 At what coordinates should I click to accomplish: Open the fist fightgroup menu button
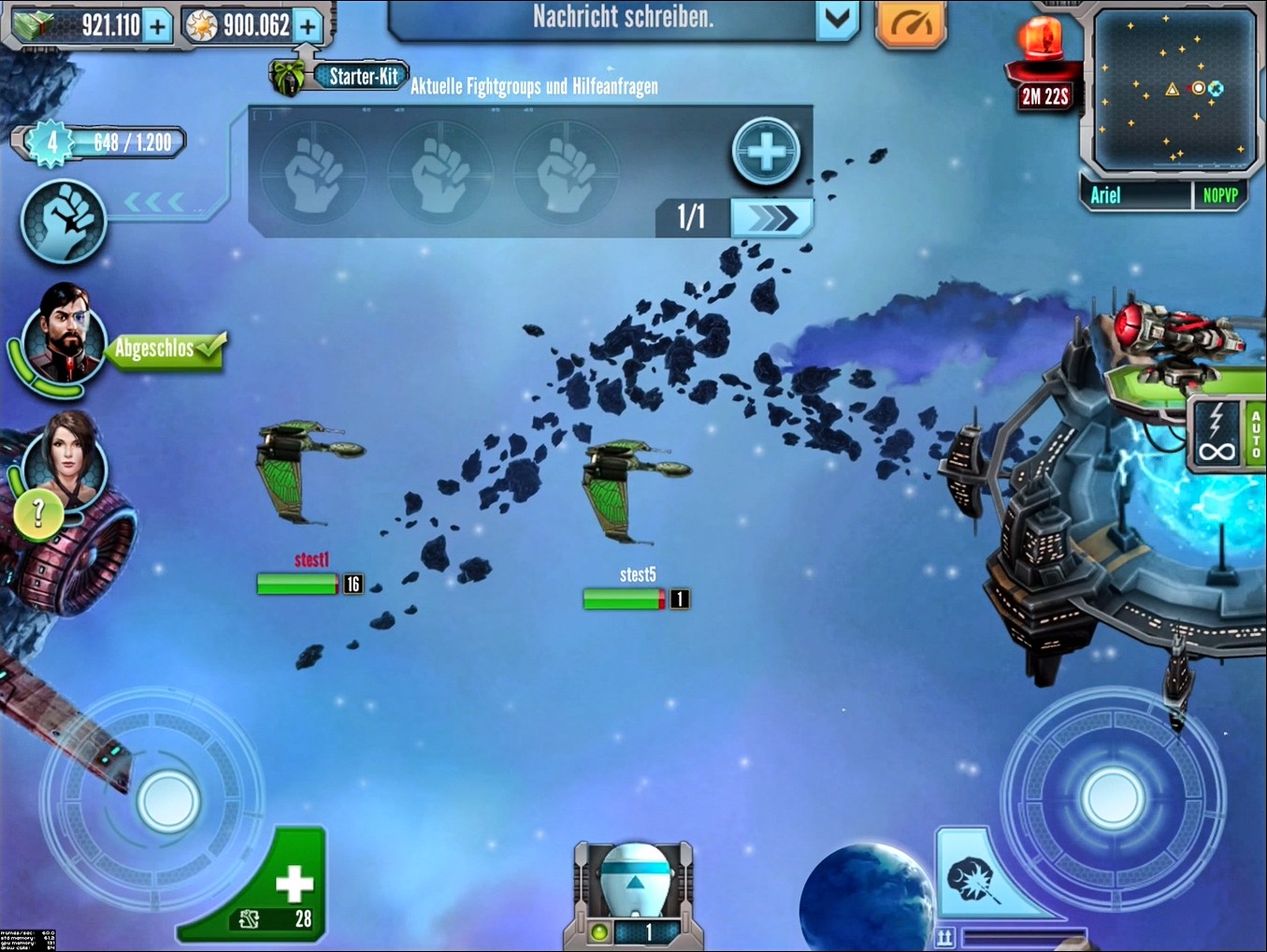click(x=64, y=221)
